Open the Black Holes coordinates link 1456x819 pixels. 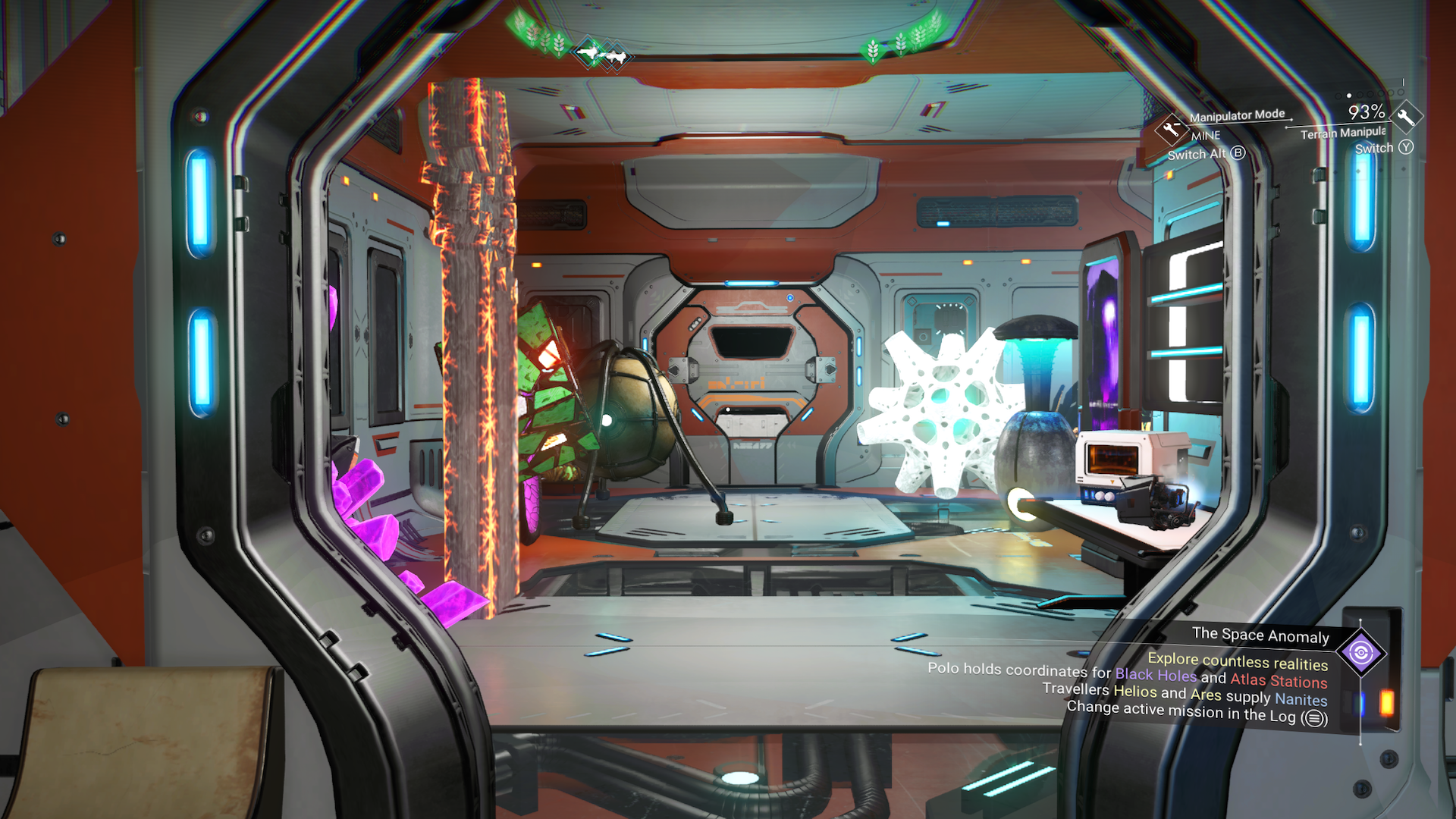(x=1156, y=674)
